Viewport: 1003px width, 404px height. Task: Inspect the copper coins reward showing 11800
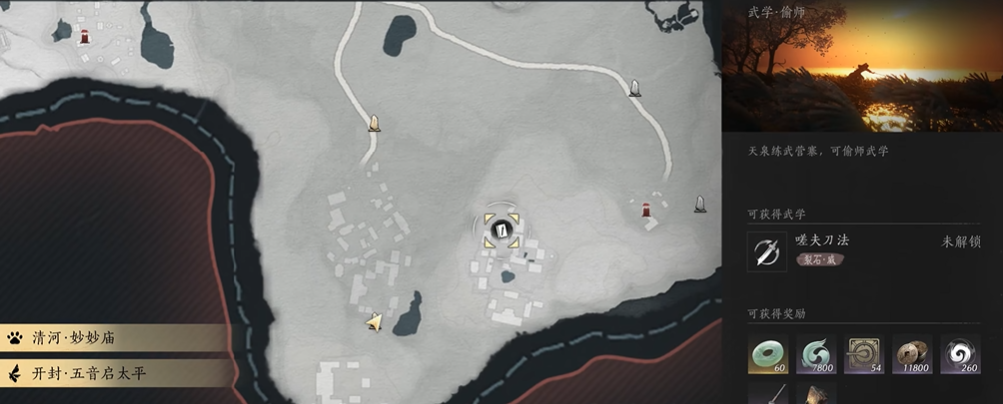click(912, 355)
